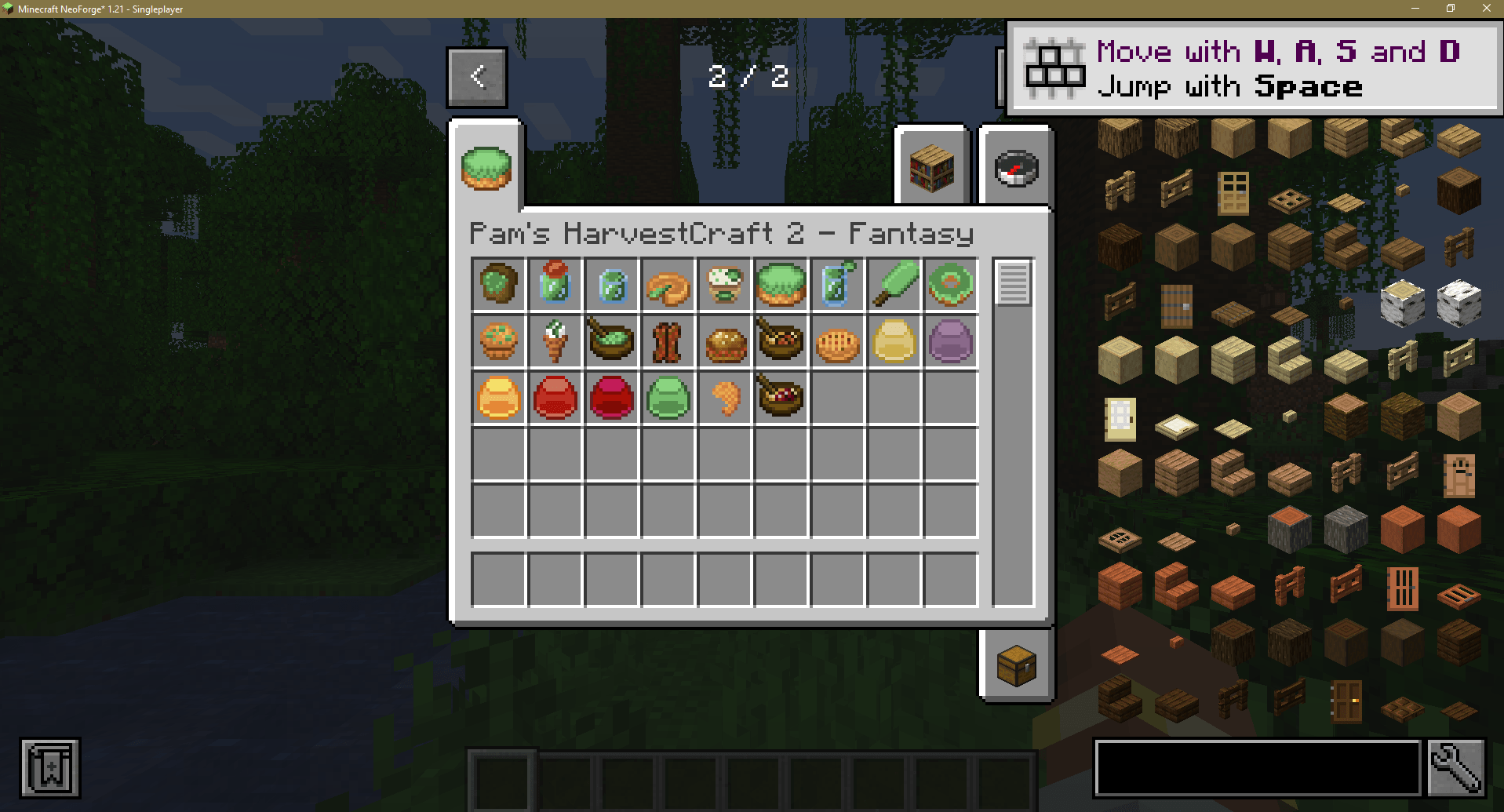Screen dimensions: 1504x812
Task: Click the chest icon below the compass tab
Action: point(1016,664)
